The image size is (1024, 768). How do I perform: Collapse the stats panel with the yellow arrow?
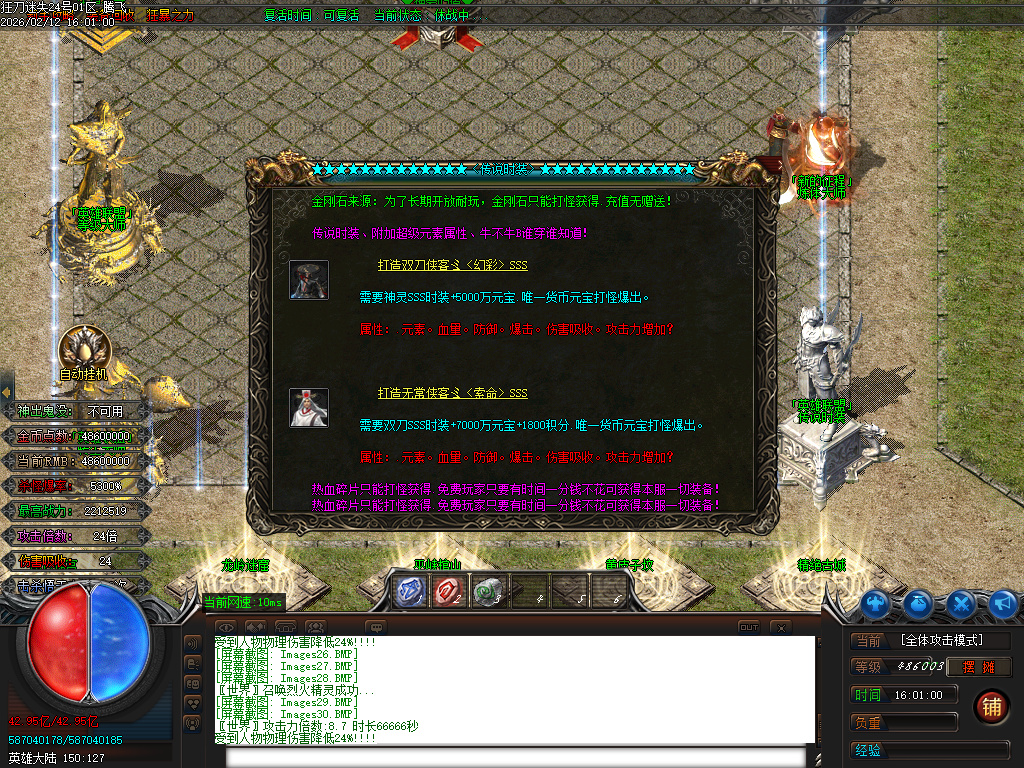click(x=5, y=391)
